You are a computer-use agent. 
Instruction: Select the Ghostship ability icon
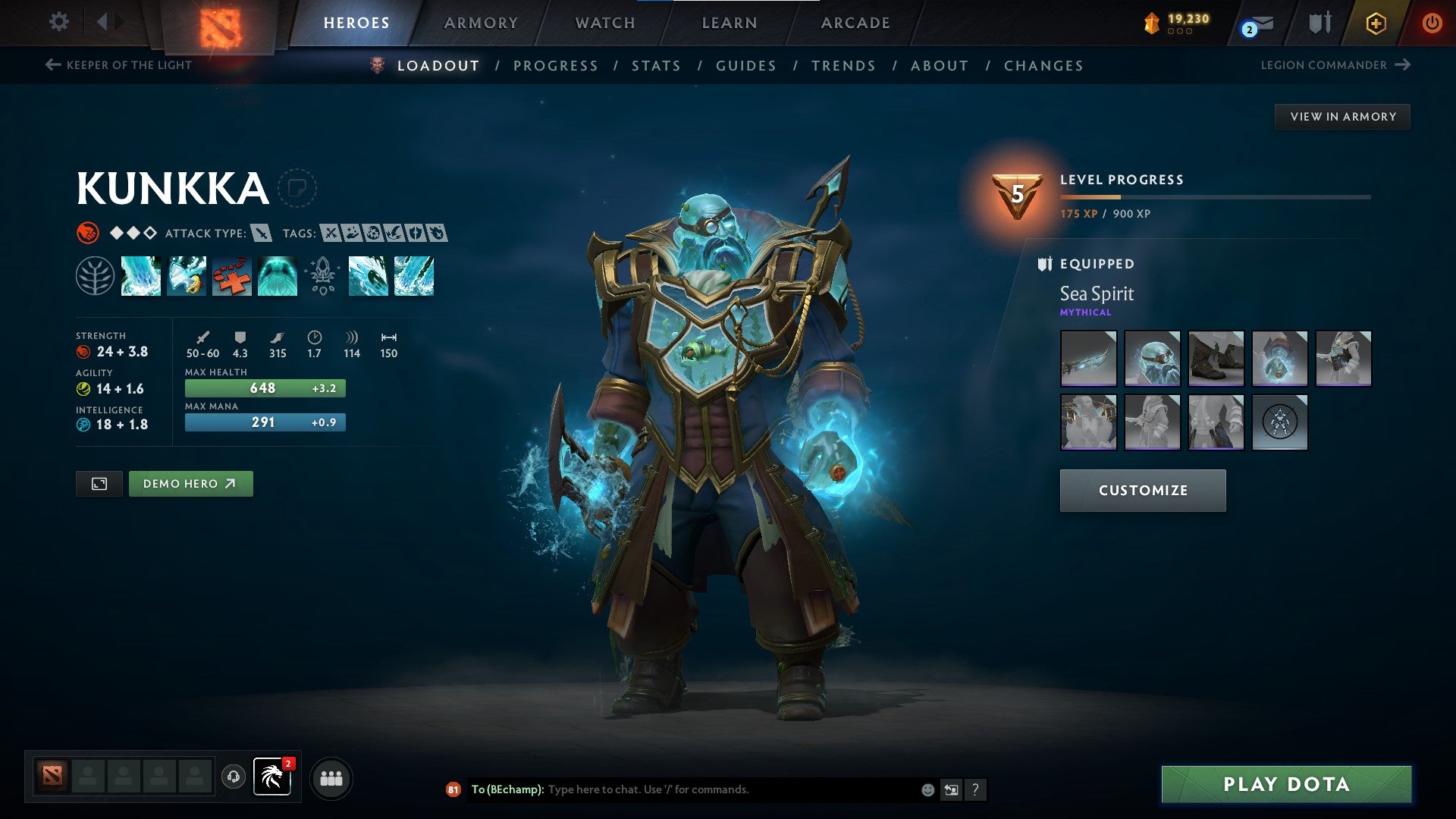[278, 276]
